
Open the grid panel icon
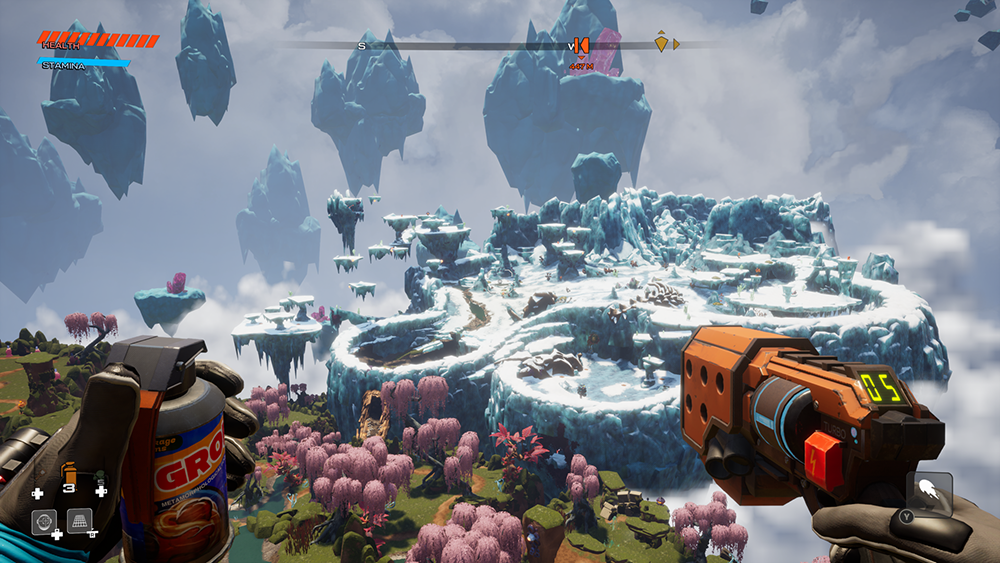point(79,520)
